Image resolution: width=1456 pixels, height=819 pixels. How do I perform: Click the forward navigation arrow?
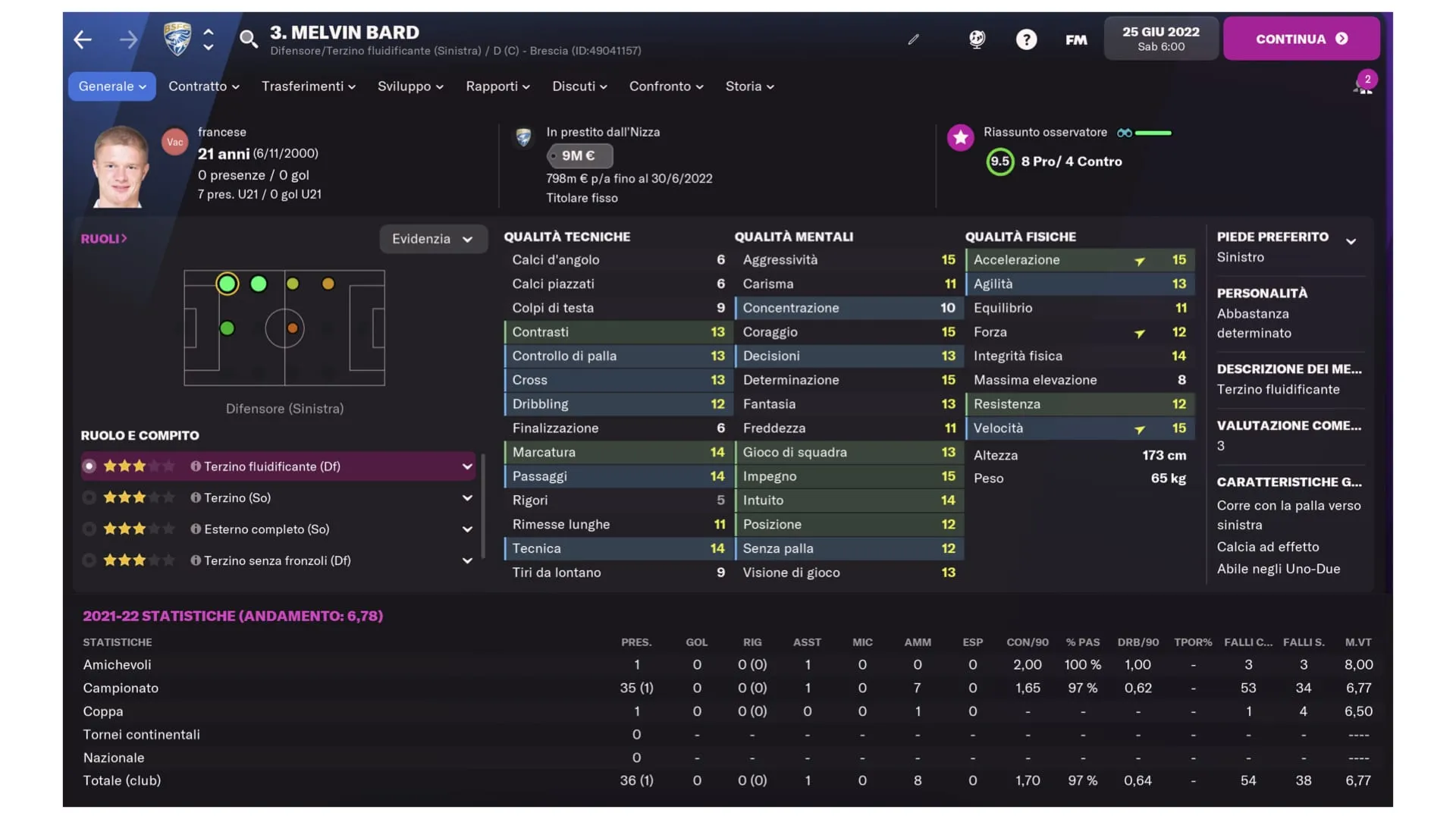[x=127, y=39]
